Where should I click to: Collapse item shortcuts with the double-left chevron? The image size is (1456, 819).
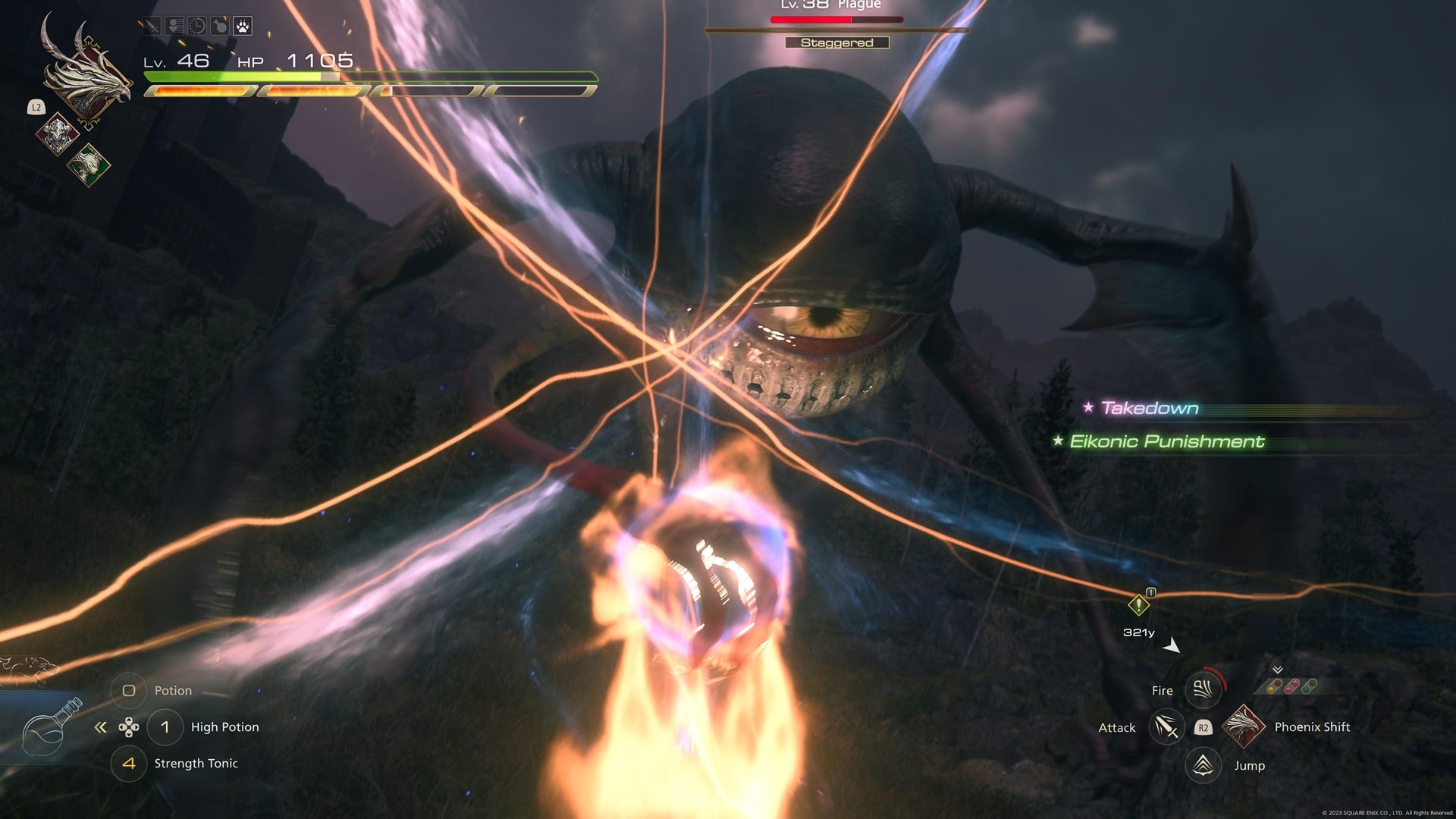tap(99, 726)
